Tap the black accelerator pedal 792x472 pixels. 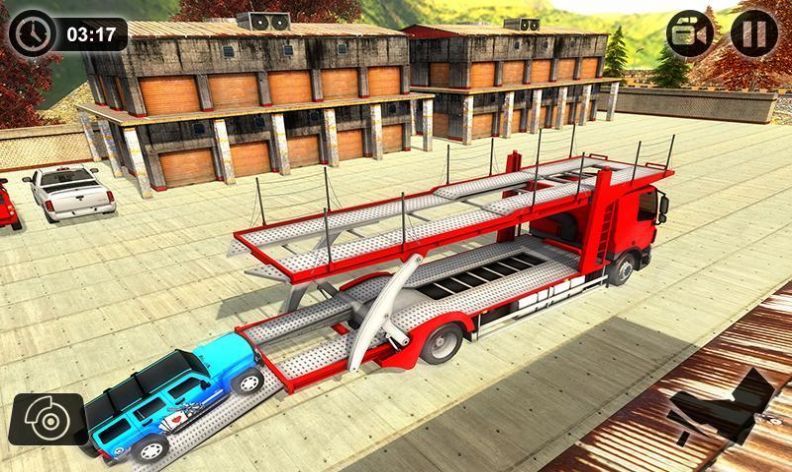pos(725,406)
